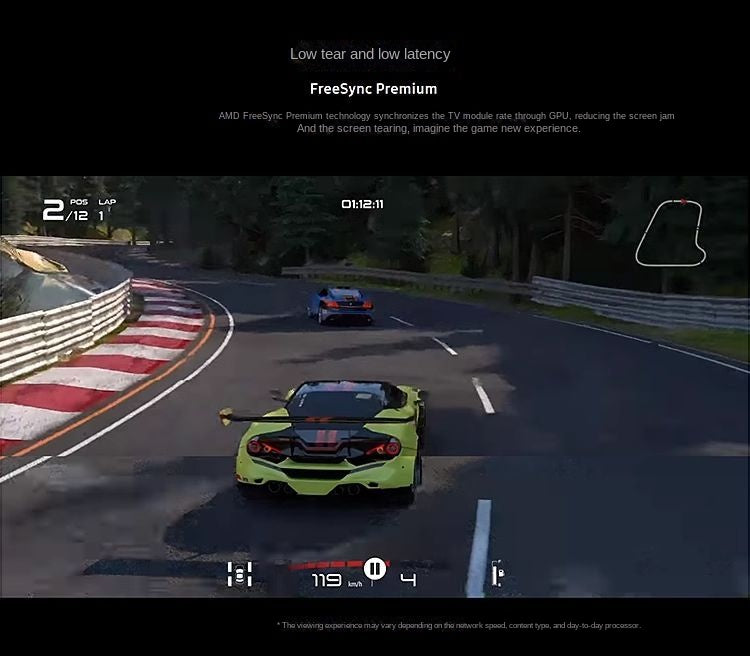The height and width of the screenshot is (656, 750).
Task: Open the track layout minimap
Action: tap(670, 233)
